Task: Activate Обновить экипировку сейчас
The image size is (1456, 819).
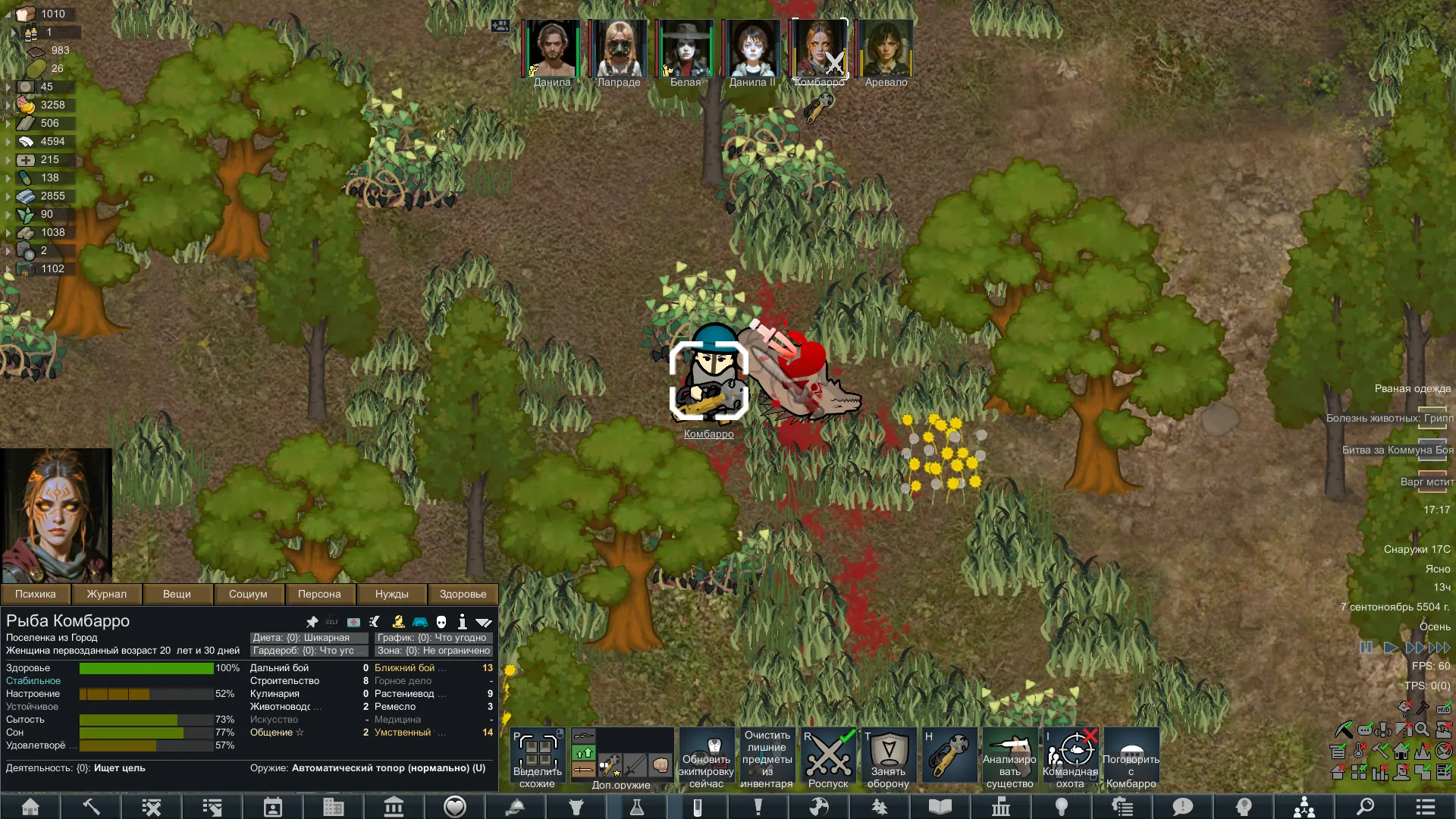Action: [707, 758]
